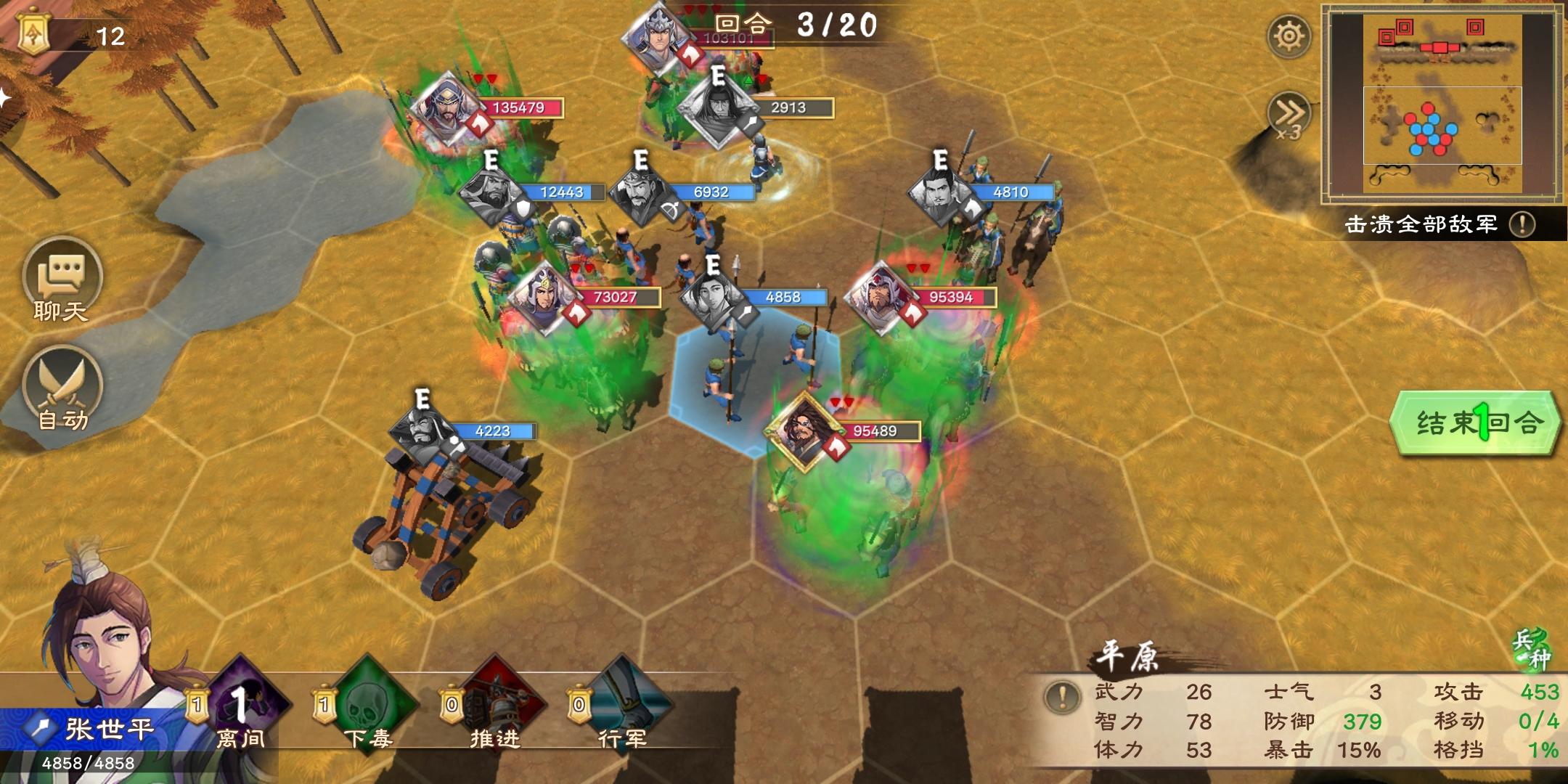Show objective info beside 击溃全部敌军

(x=1522, y=224)
